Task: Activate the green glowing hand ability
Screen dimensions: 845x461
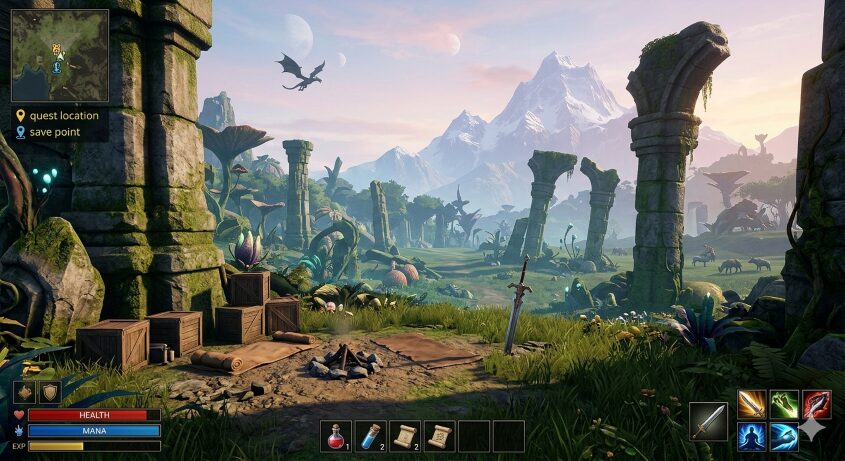Action: click(x=784, y=404)
